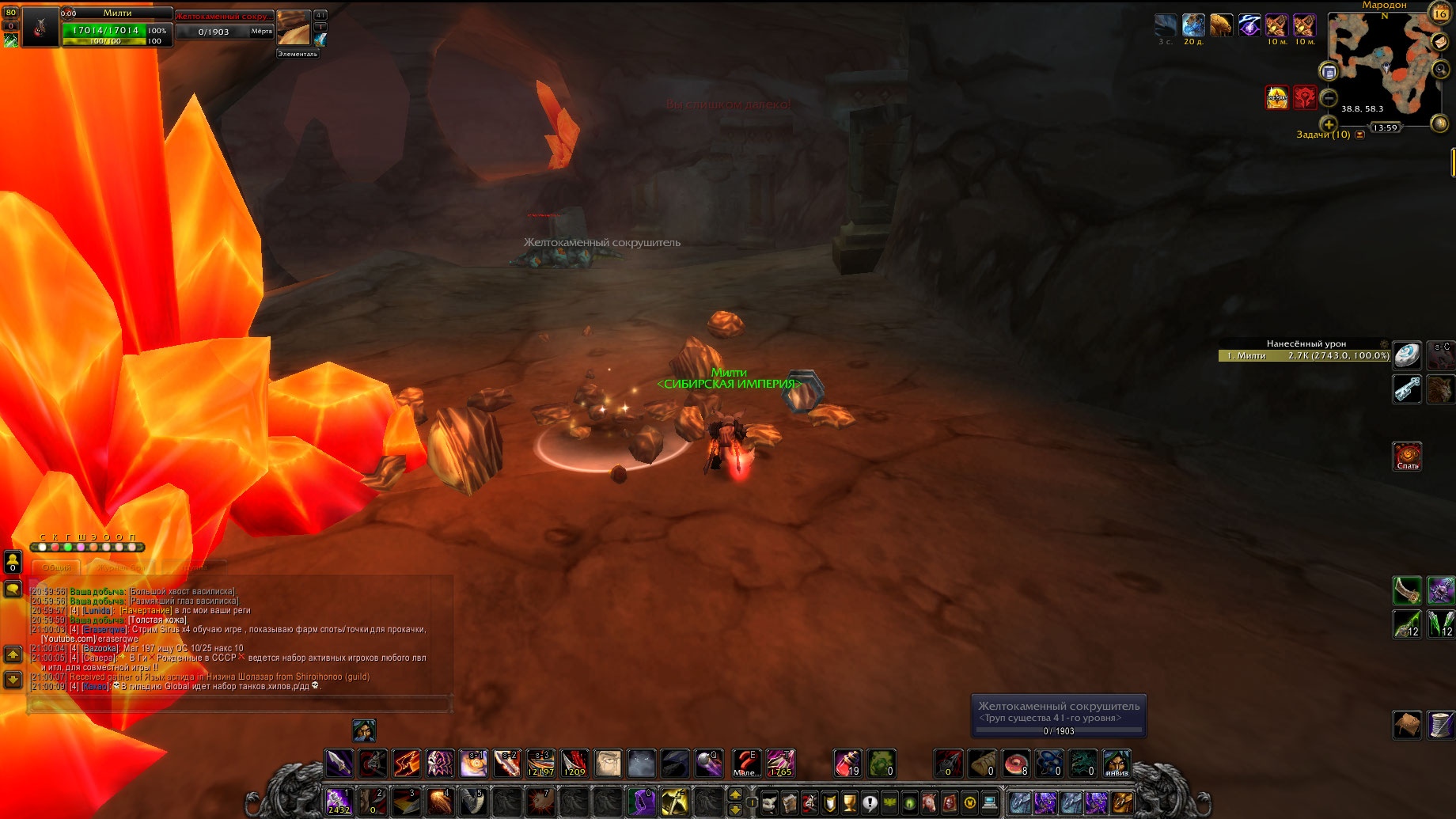Click the Спать pet ability icon
This screenshot has height=819, width=1456.
pyautogui.click(x=1407, y=456)
